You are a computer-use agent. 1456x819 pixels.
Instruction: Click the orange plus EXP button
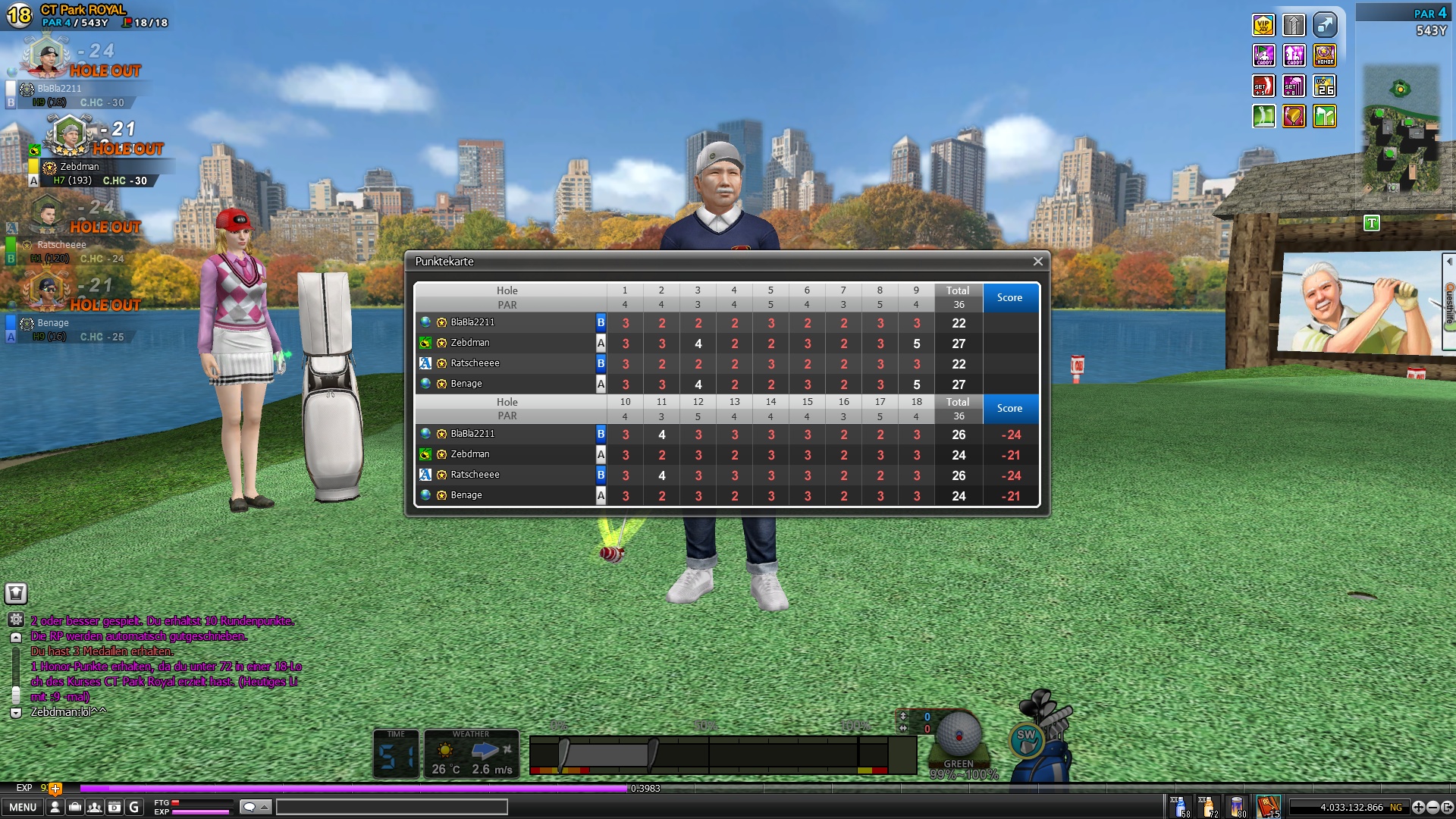pos(55,789)
